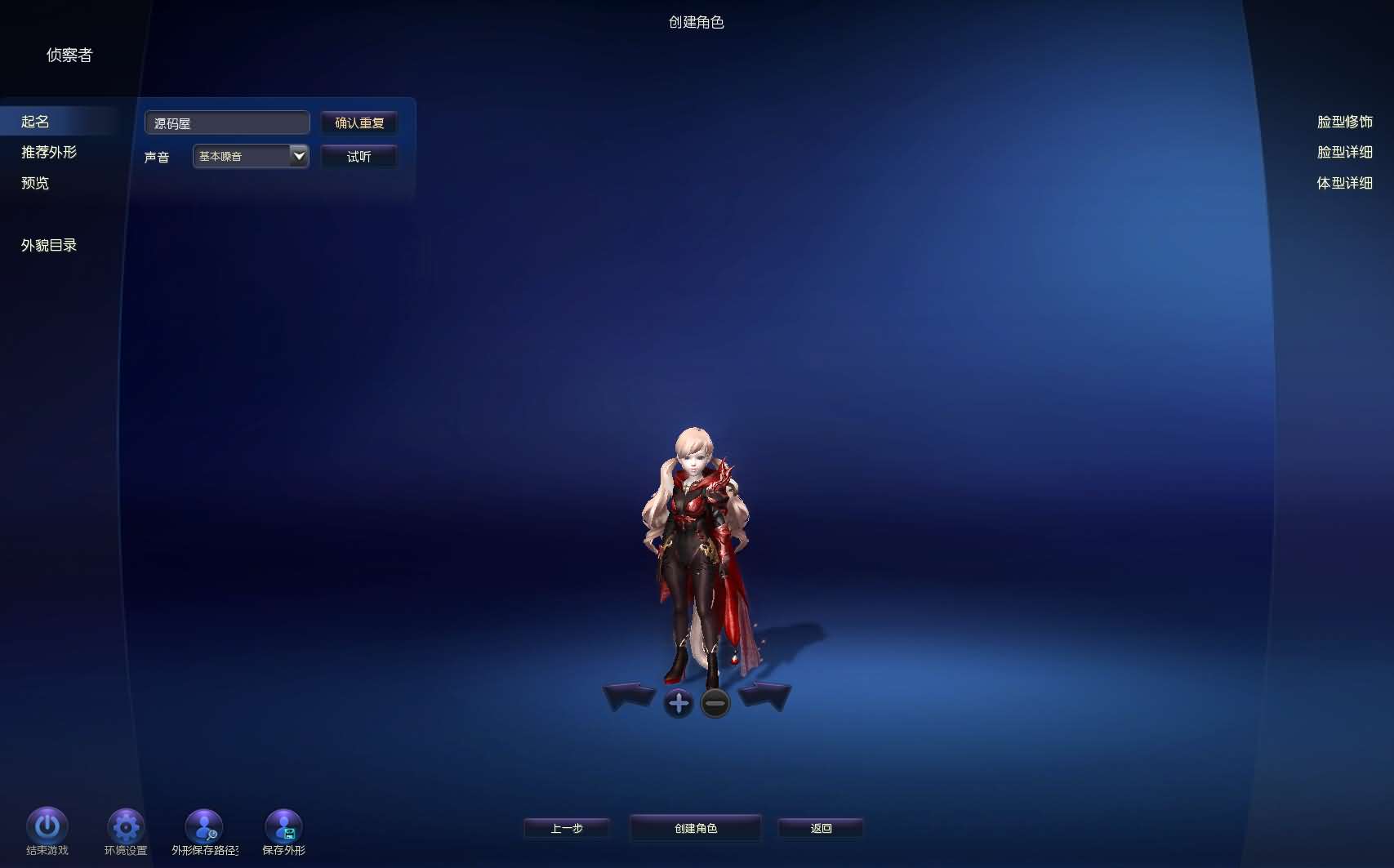Viewport: 1394px width, 868px height.
Task: Rotate the character left with the arrow icon
Action: pyautogui.click(x=630, y=696)
